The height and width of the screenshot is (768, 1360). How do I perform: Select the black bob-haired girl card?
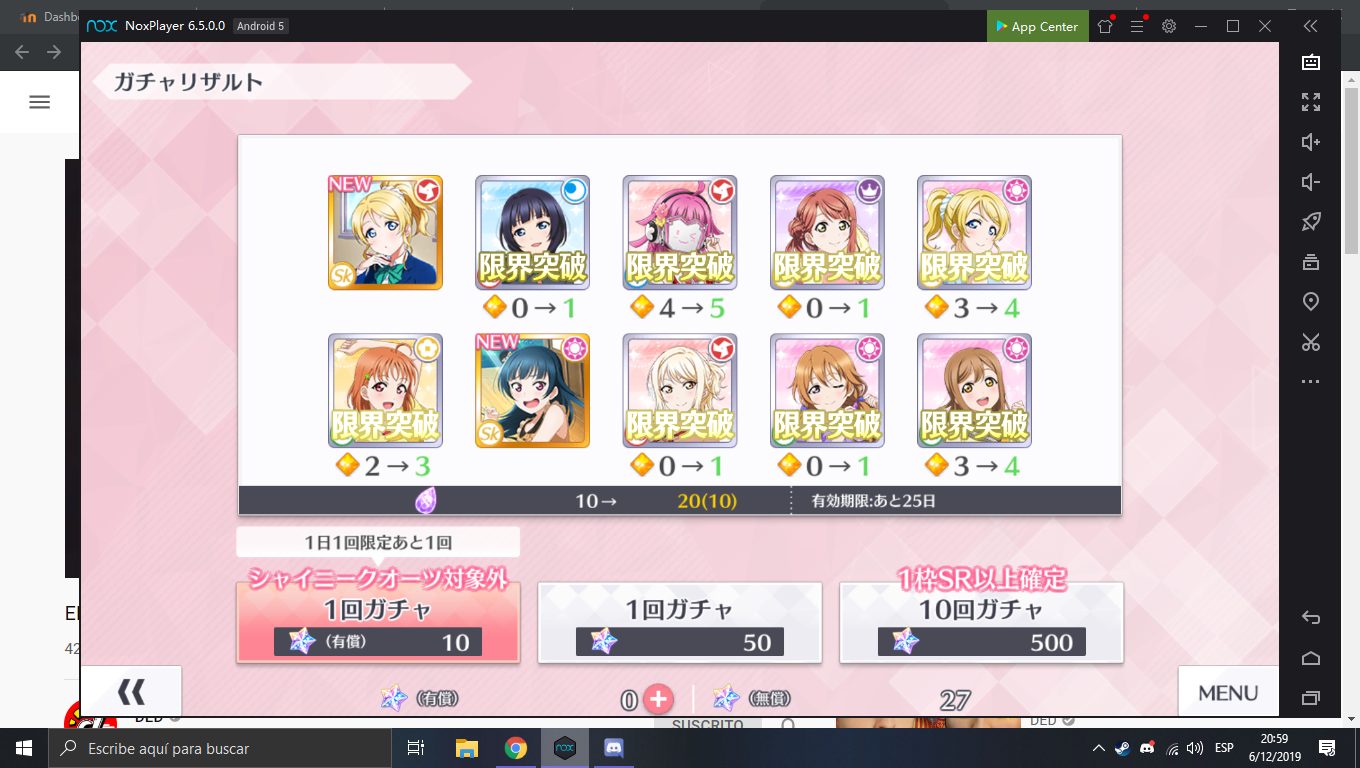(x=532, y=233)
